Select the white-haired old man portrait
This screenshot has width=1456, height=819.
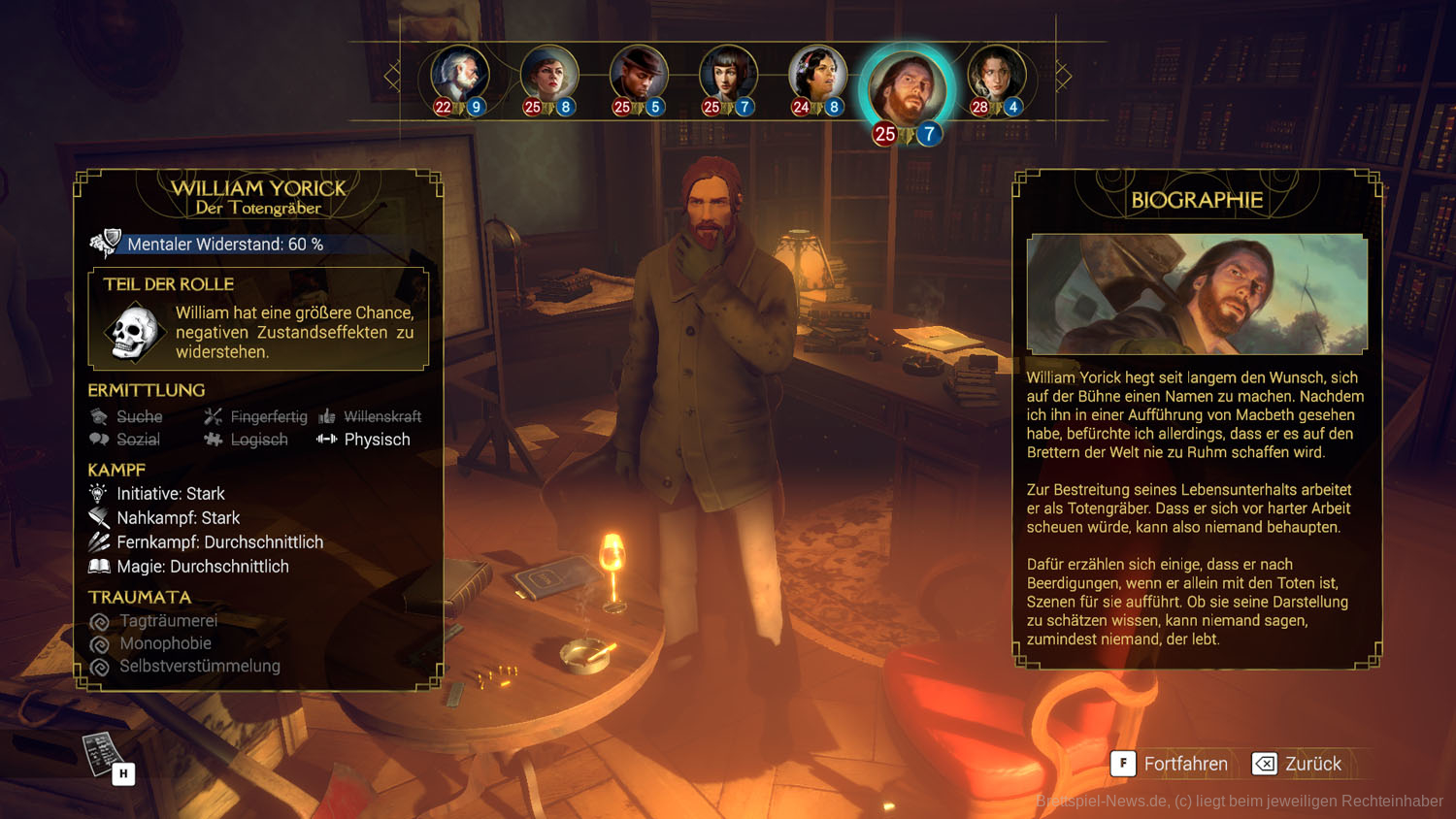pyautogui.click(x=459, y=76)
